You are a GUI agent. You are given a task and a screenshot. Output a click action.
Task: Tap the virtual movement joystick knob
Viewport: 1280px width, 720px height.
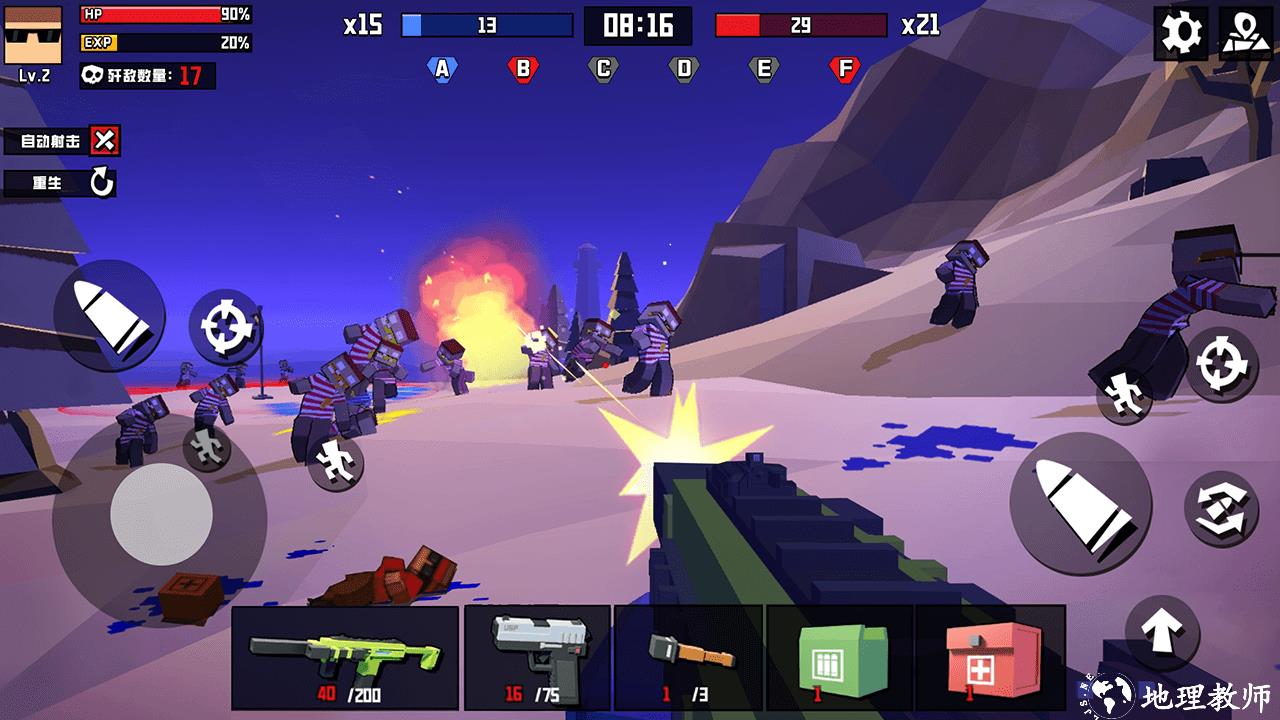click(x=161, y=515)
